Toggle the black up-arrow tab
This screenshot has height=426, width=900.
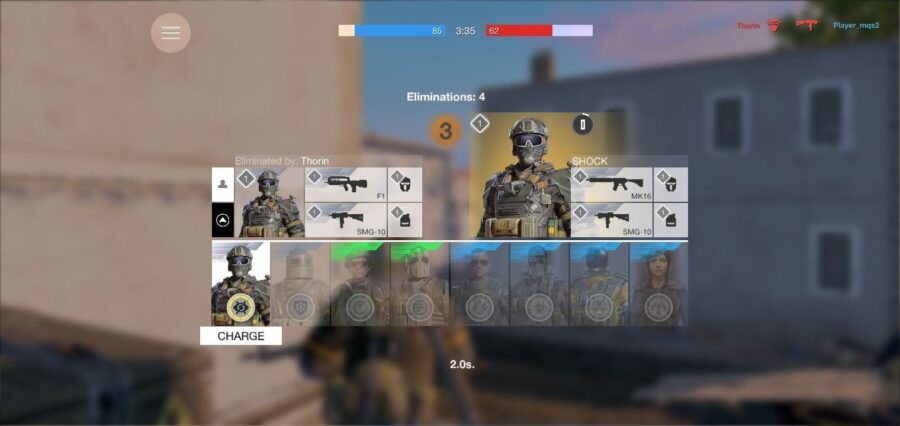coord(222,220)
